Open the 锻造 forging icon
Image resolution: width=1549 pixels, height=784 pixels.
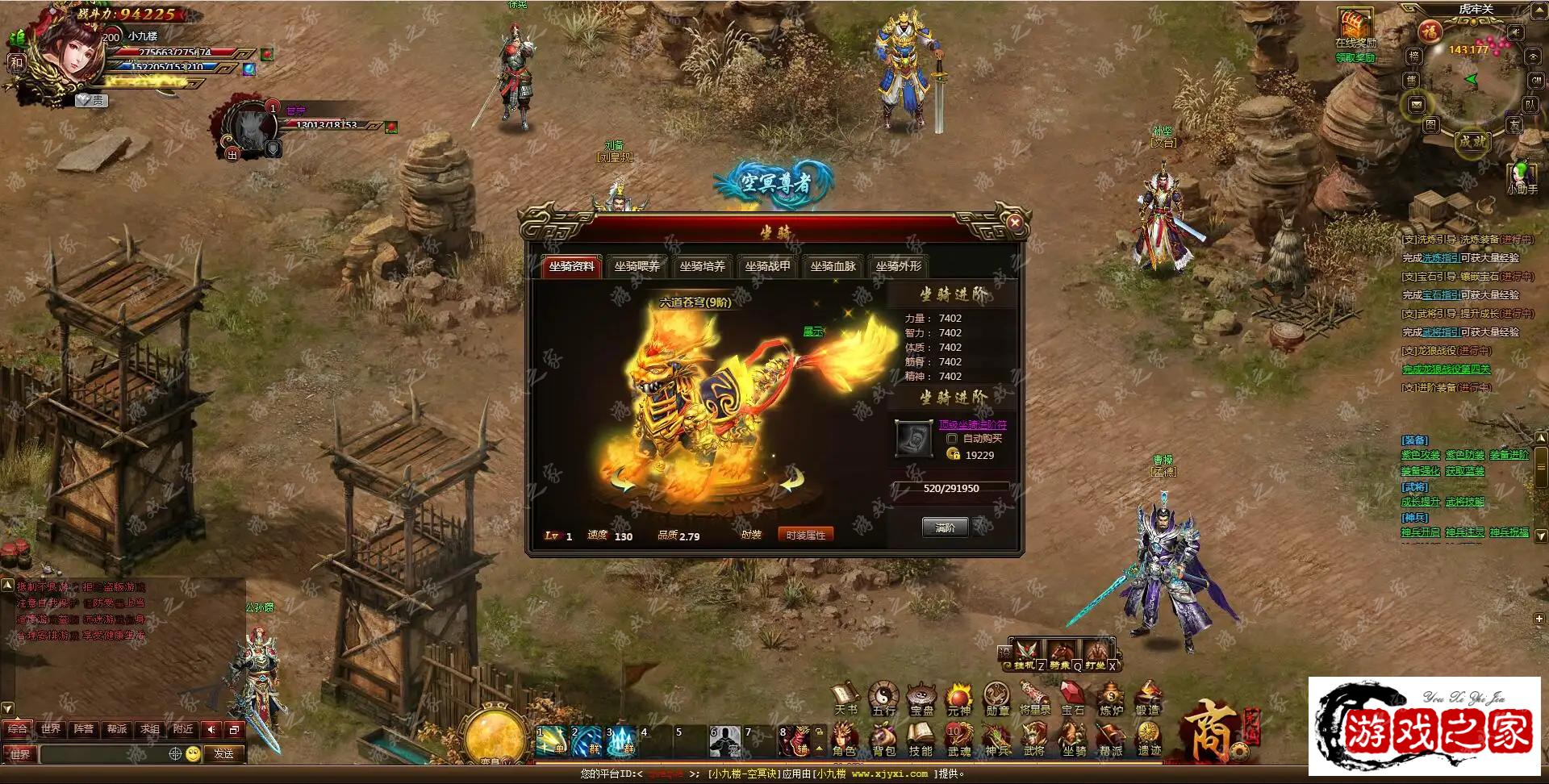(1147, 698)
